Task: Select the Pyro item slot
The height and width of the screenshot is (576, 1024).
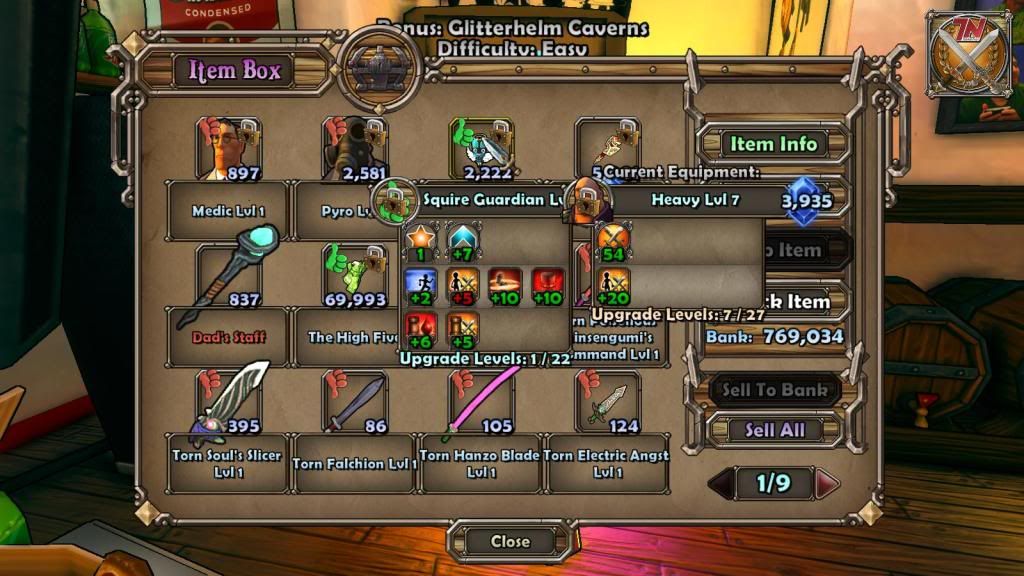Action: coord(354,151)
